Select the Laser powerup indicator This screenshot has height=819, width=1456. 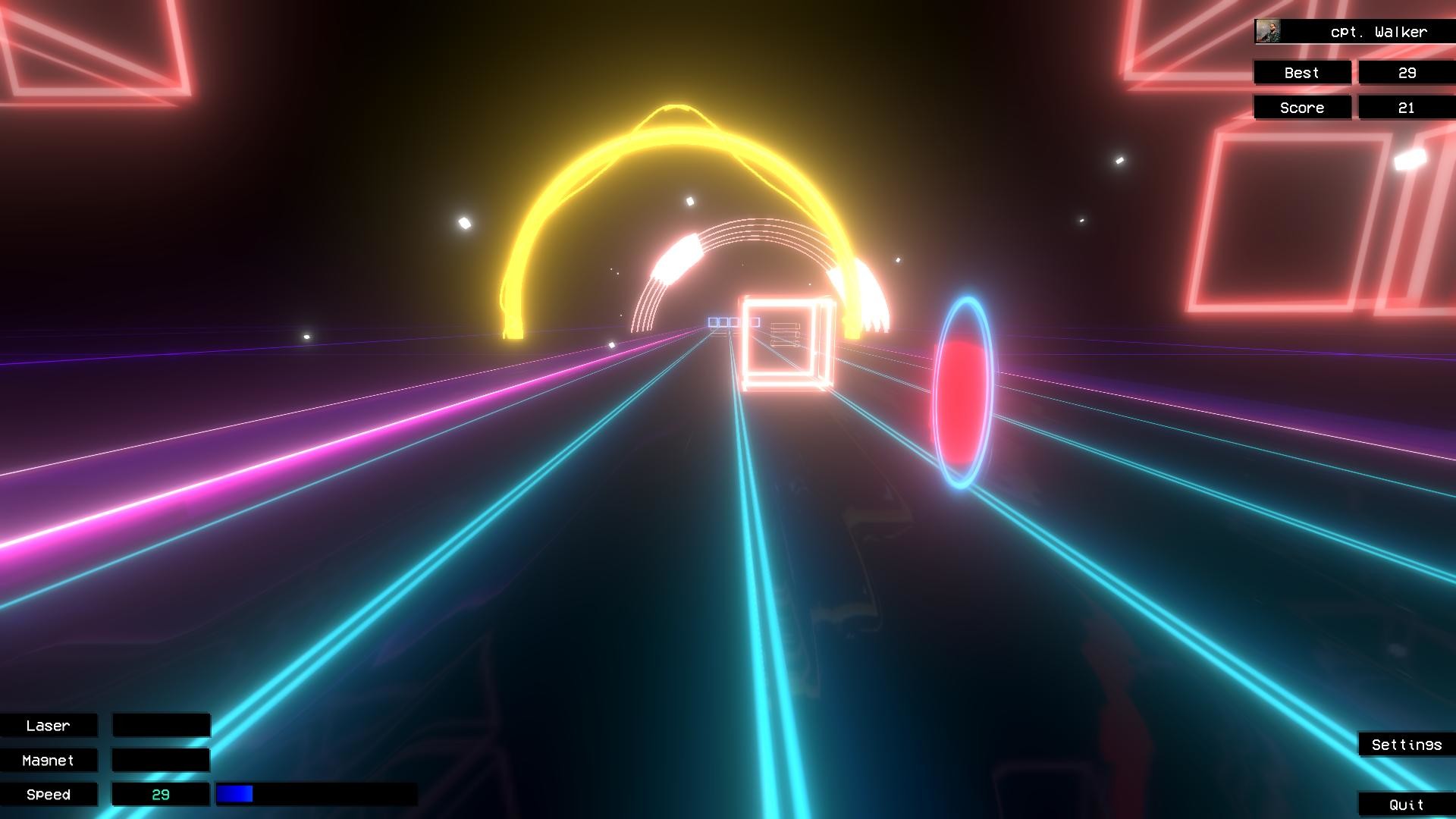[x=49, y=725]
